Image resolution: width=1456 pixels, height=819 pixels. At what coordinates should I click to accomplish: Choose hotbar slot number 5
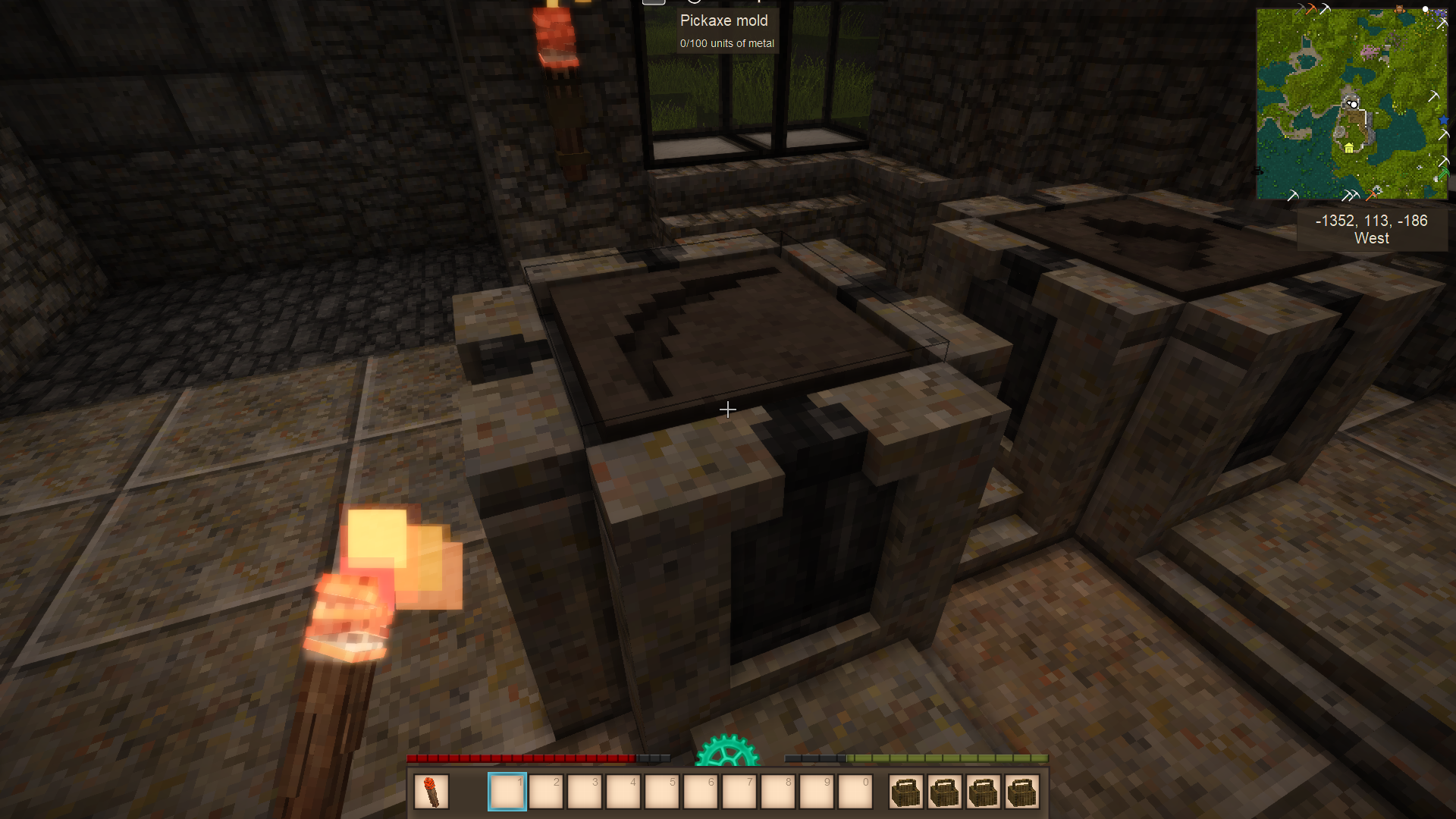point(662,792)
